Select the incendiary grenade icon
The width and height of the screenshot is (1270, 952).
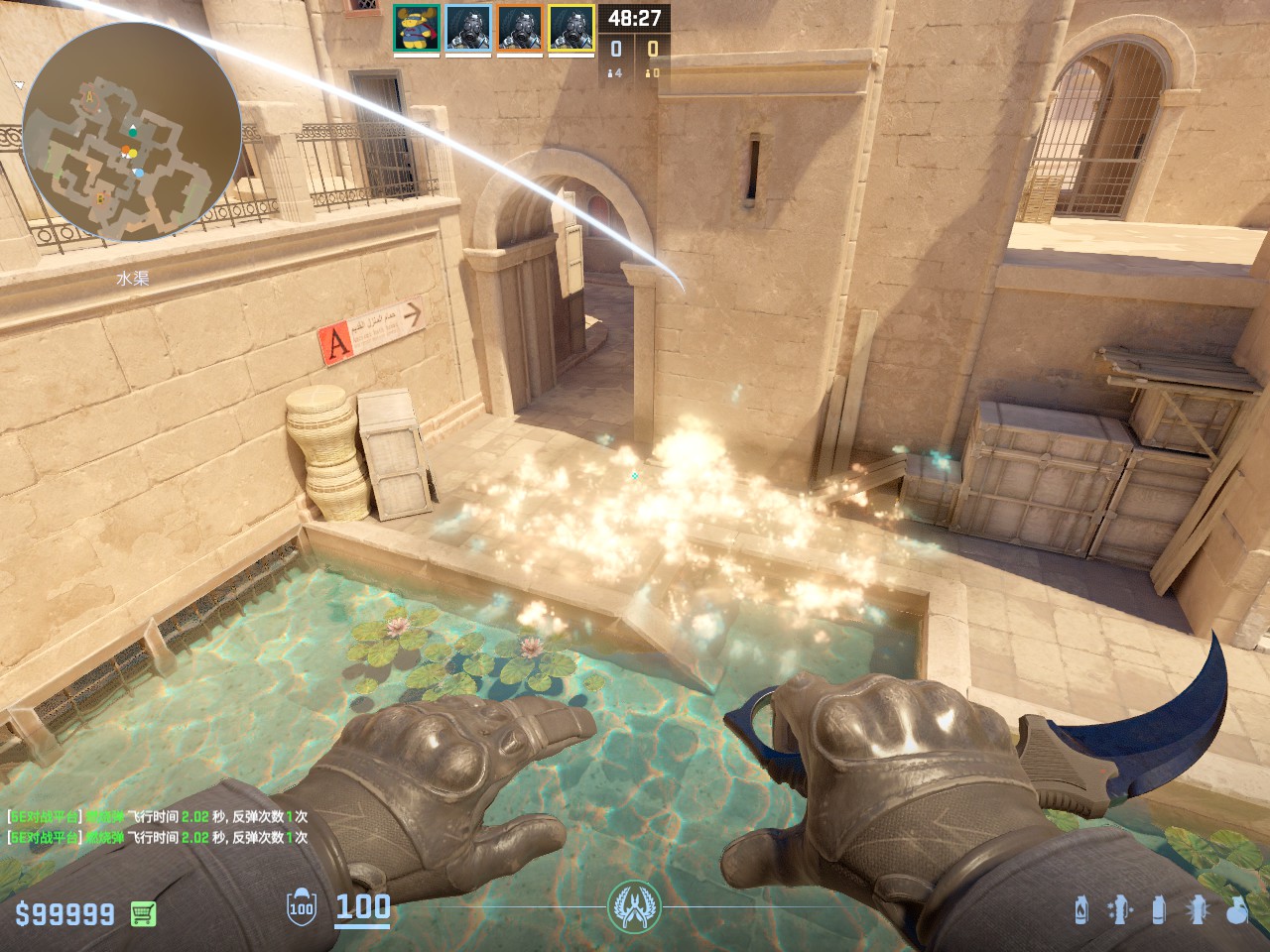(1081, 909)
